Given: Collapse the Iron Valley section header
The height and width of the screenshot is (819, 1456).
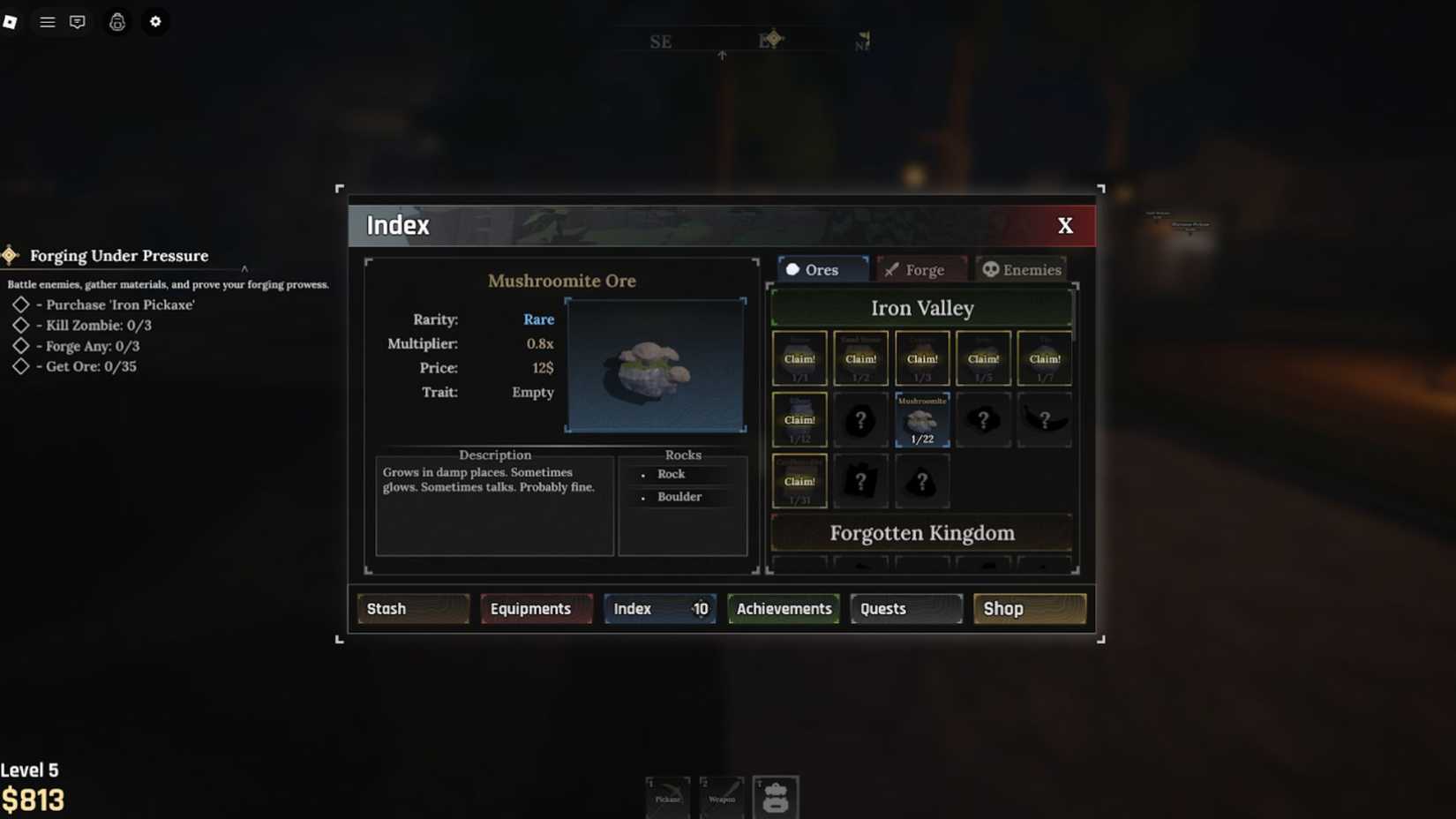Looking at the screenshot, I should (921, 308).
